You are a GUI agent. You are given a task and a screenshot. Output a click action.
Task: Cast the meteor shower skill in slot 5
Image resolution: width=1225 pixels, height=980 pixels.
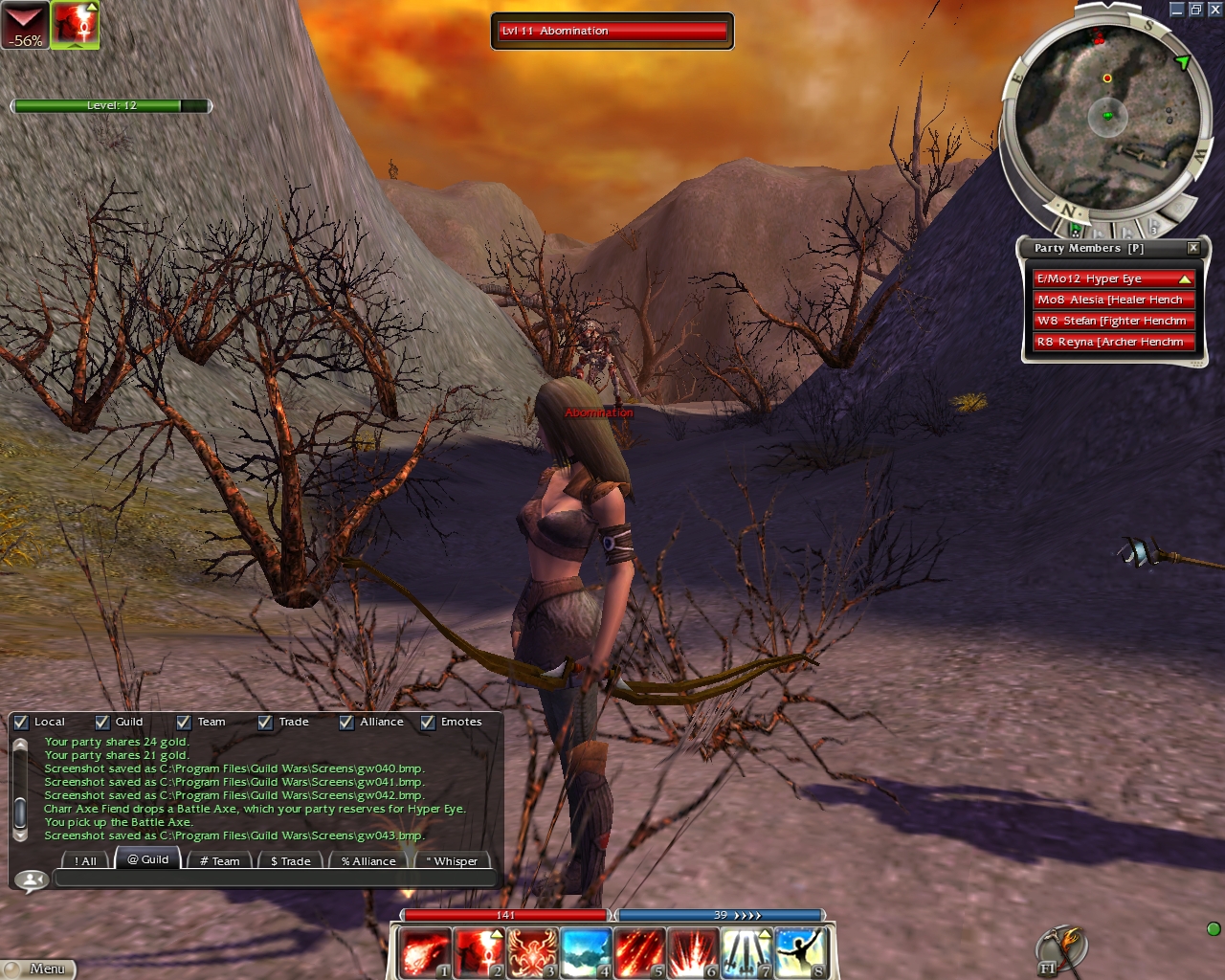640,953
